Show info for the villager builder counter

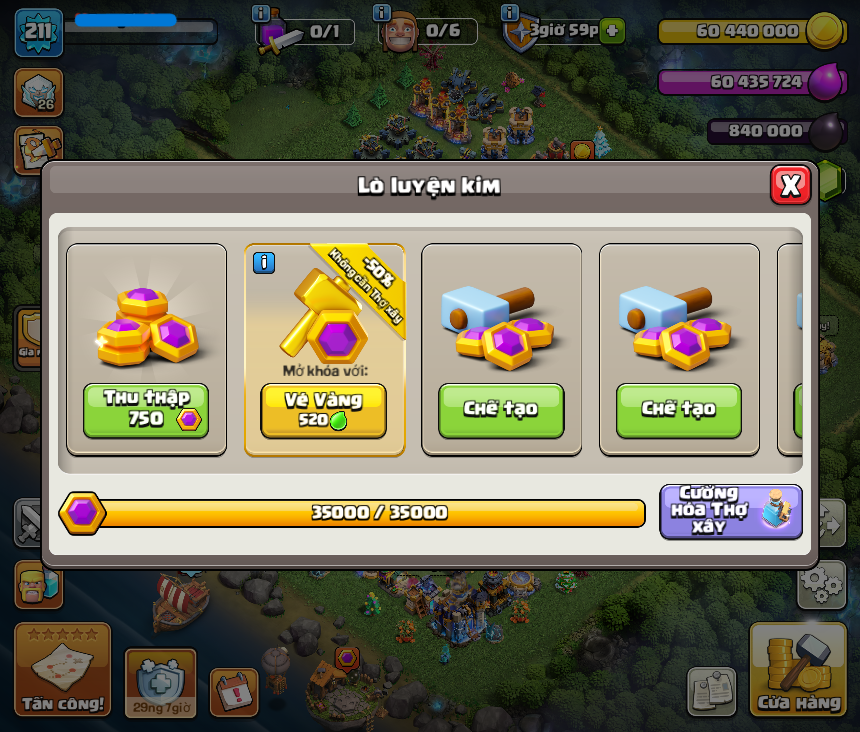coord(381,13)
